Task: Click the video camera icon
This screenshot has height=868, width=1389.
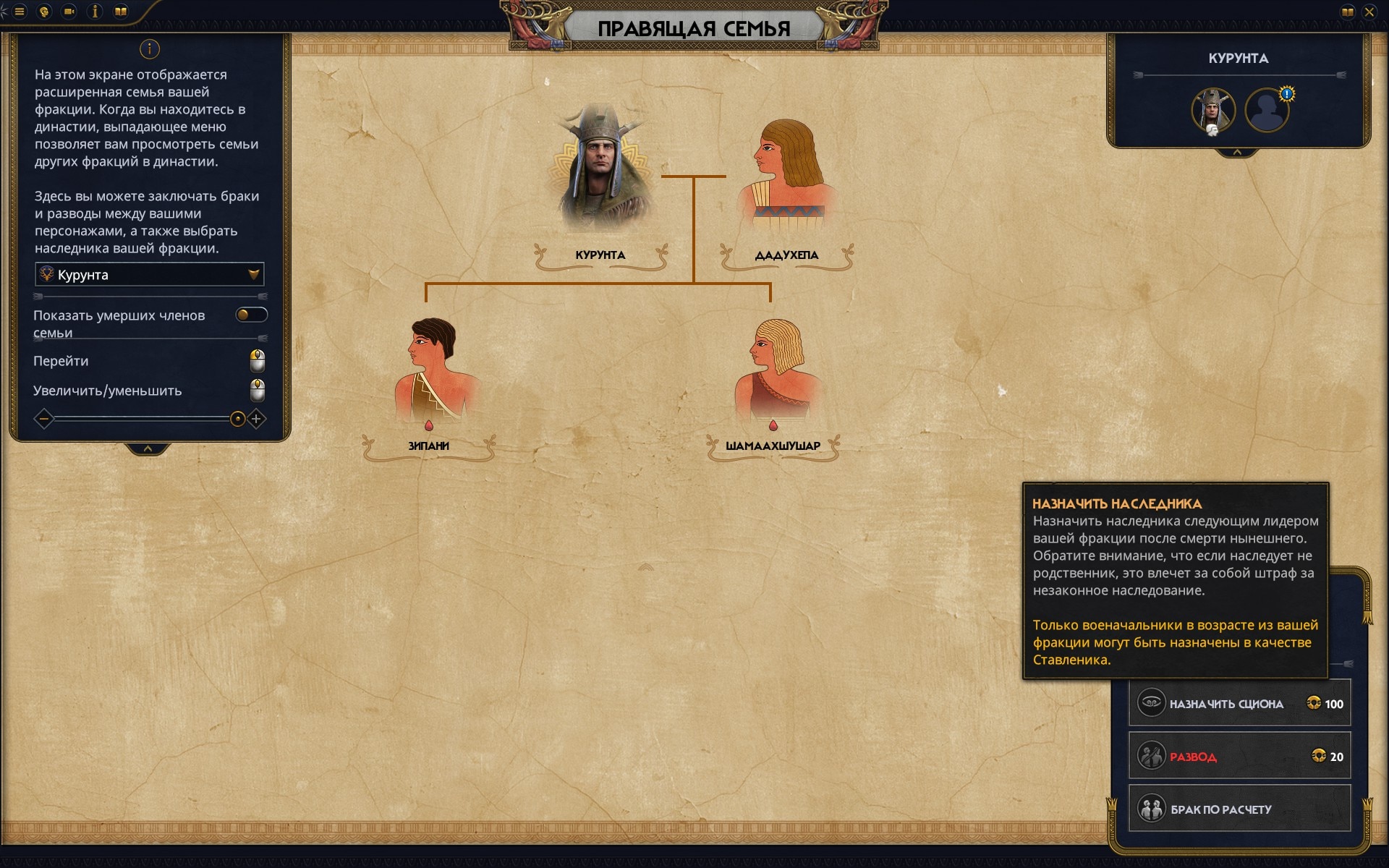Action: click(69, 12)
